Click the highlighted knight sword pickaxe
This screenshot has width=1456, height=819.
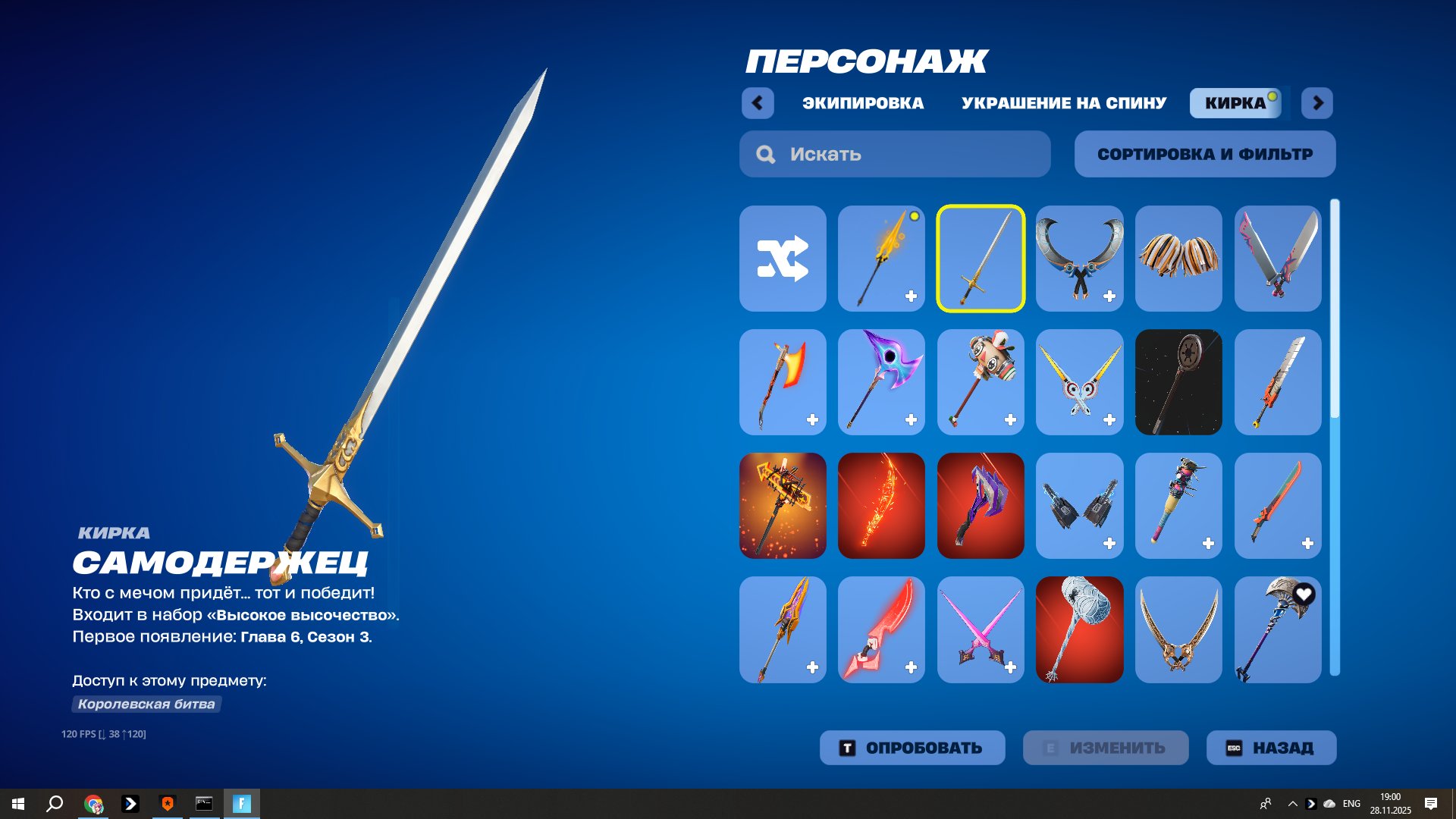tap(981, 259)
